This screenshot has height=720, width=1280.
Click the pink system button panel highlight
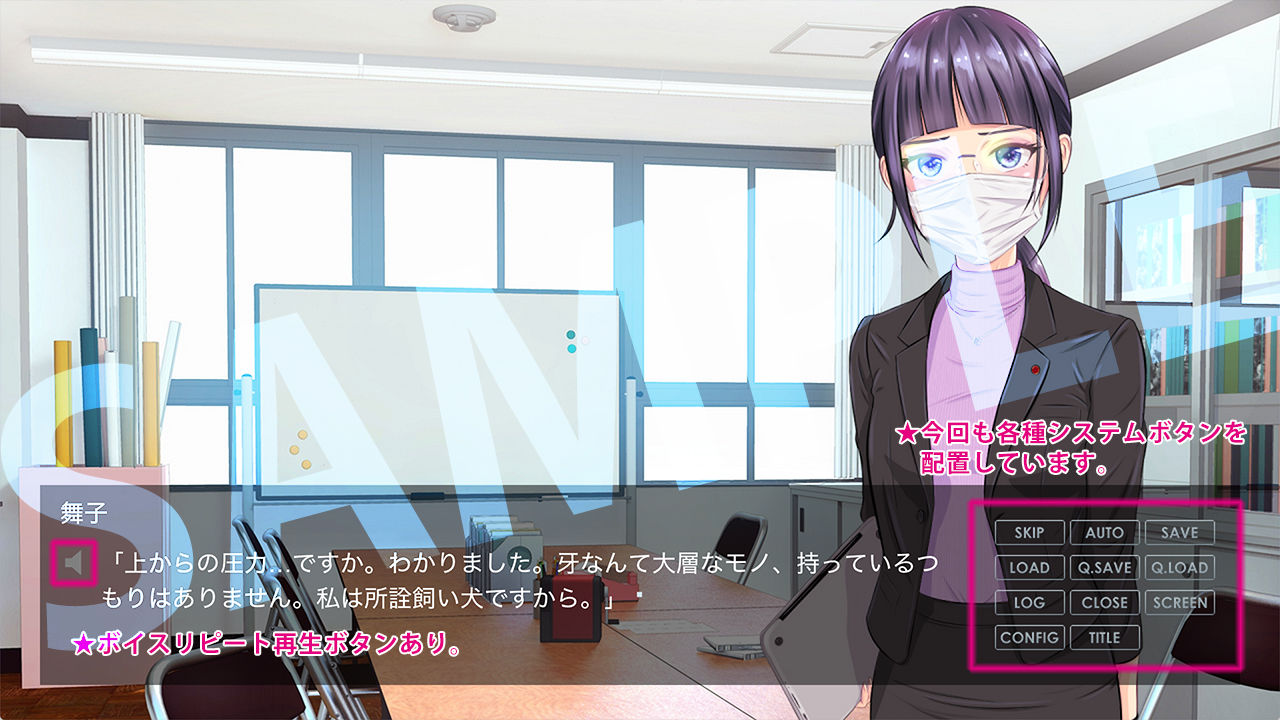[1106, 585]
